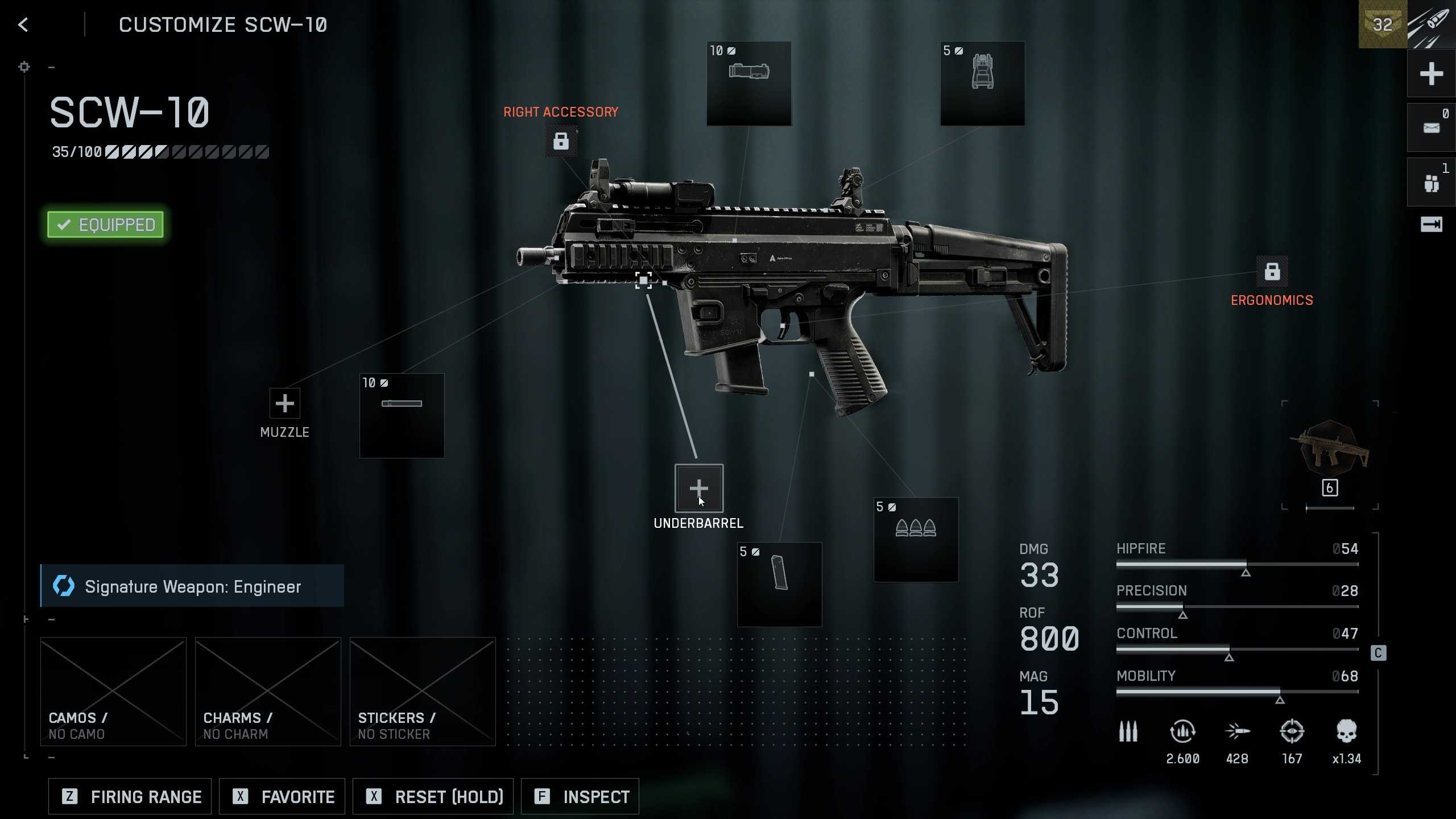Screen dimensions: 1456x819
Task: Click the social squad icon
Action: pyautogui.click(x=1431, y=181)
